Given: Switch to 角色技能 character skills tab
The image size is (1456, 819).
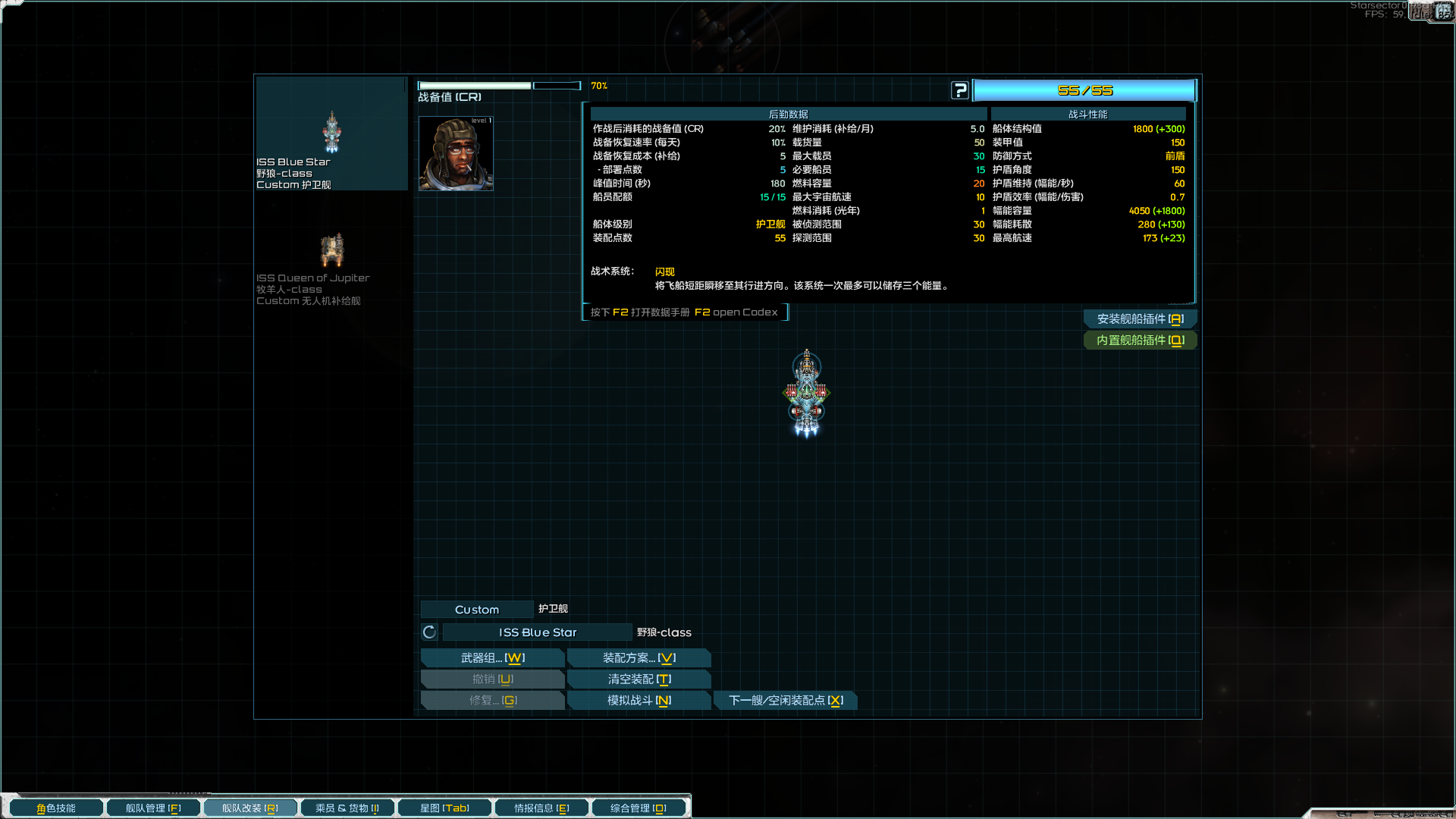Looking at the screenshot, I should (56, 808).
